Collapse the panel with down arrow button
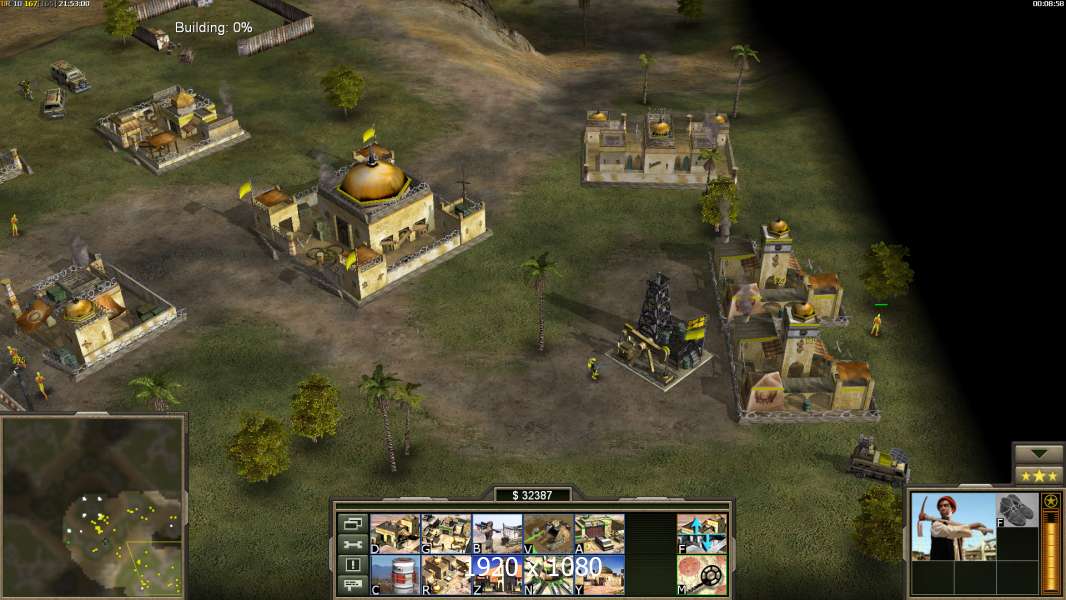This screenshot has height=600, width=1066. point(1038,453)
